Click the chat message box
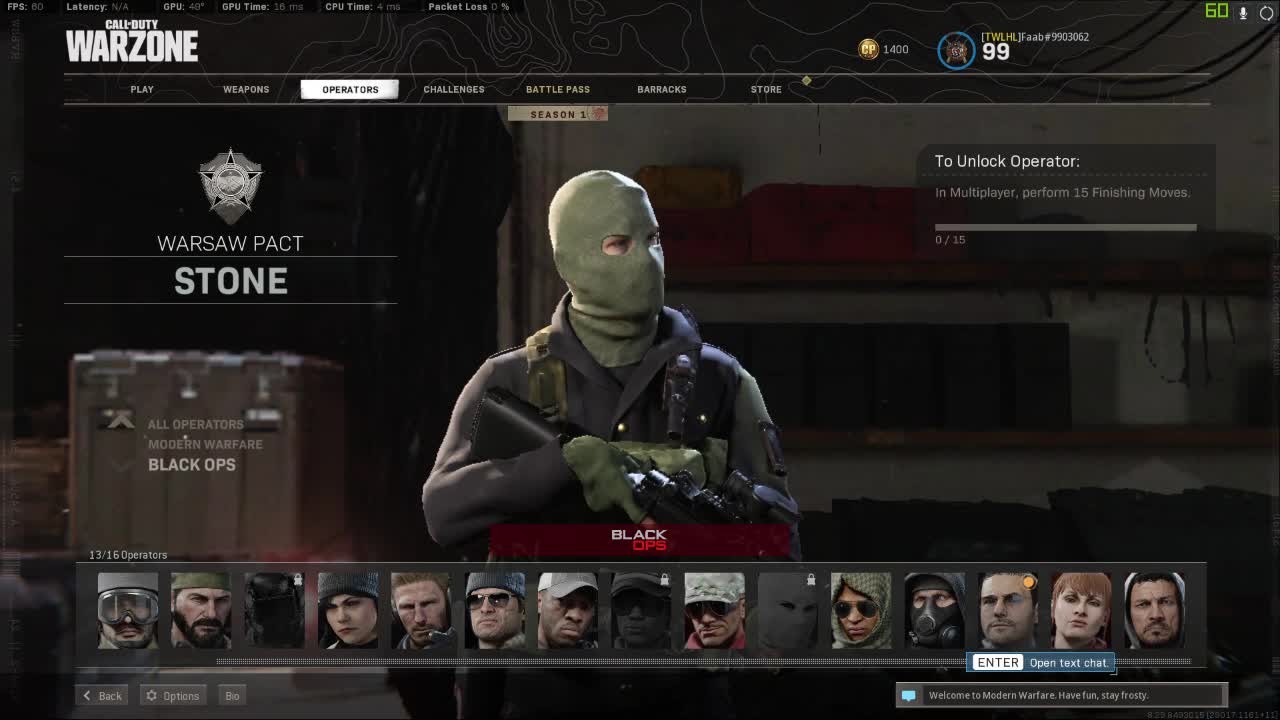Viewport: 1280px width, 720px height. point(1061,695)
